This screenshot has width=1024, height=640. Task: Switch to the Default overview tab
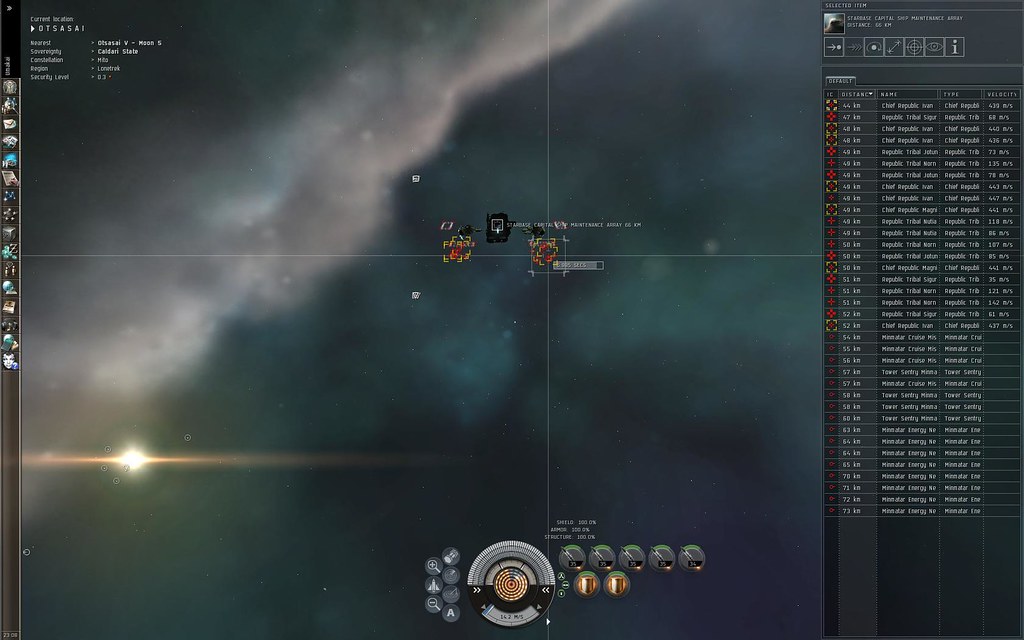838,81
